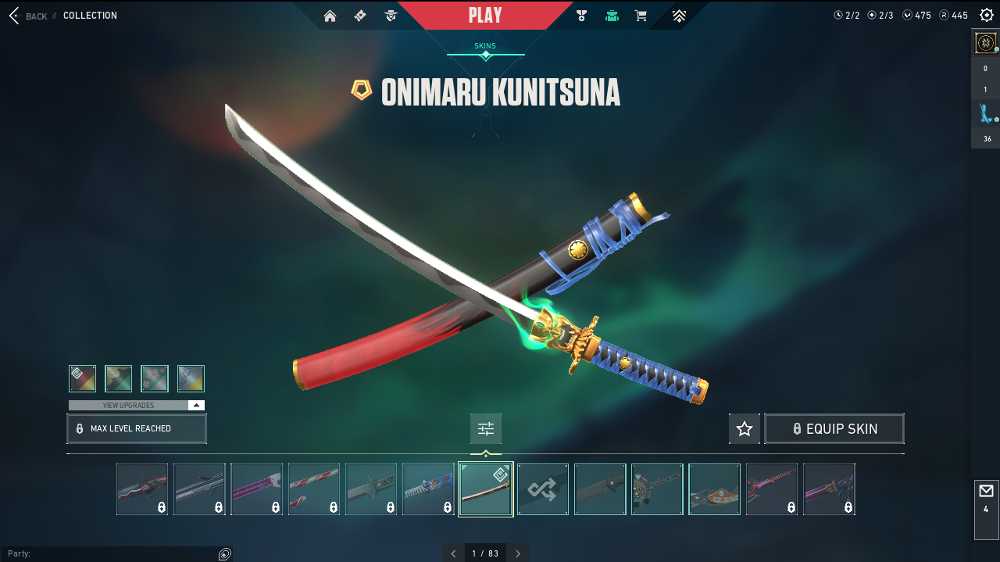Open the settings gear
Screen dimensions: 1000x562
click(986, 15)
